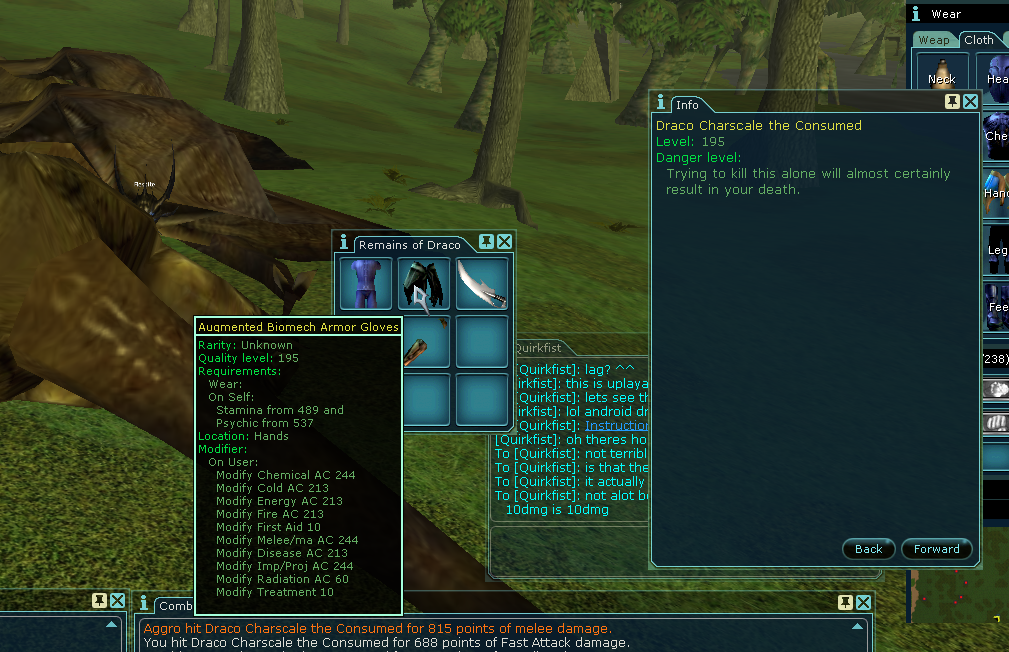Close the bottom-left chat window
Screen dimensions: 1009x652
pos(118,601)
